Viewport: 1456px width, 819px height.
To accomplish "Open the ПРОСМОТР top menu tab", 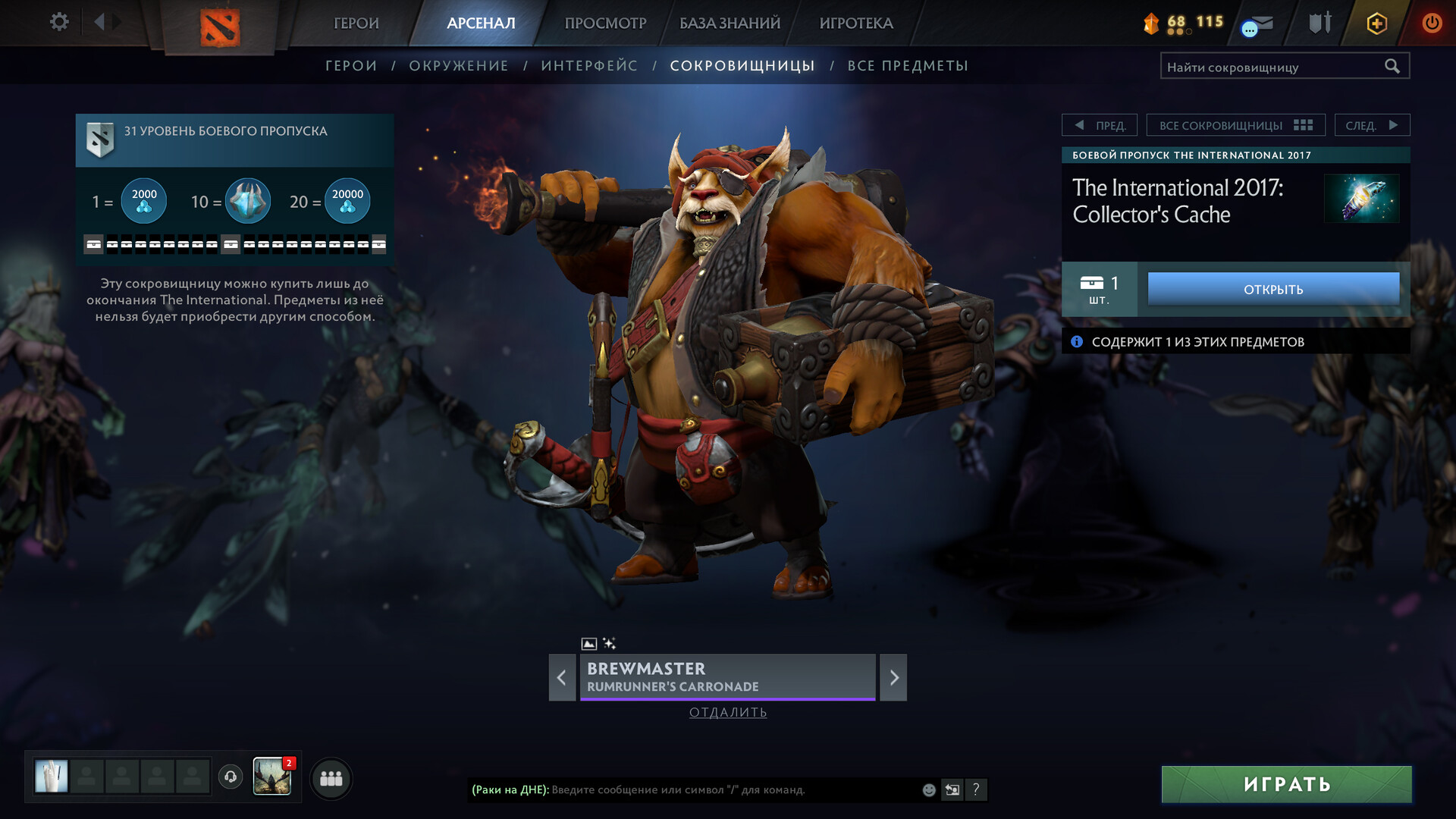I will 605,24.
